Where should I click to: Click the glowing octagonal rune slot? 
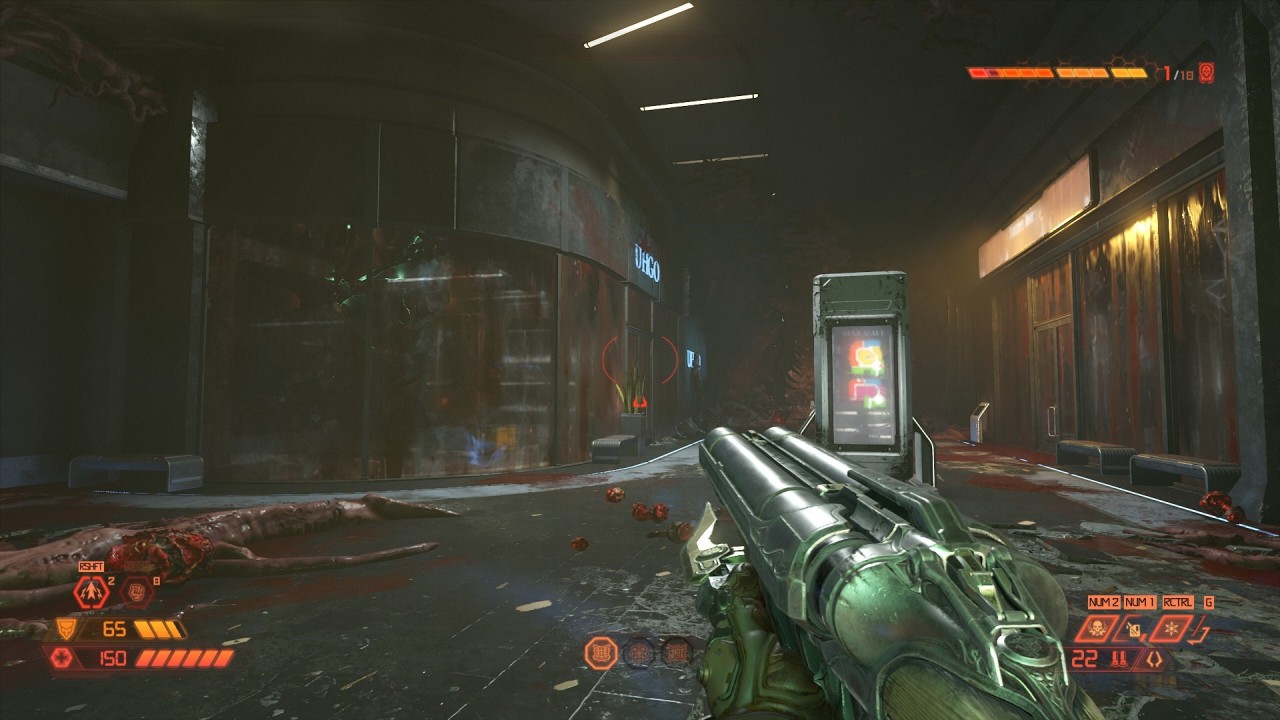(600, 653)
